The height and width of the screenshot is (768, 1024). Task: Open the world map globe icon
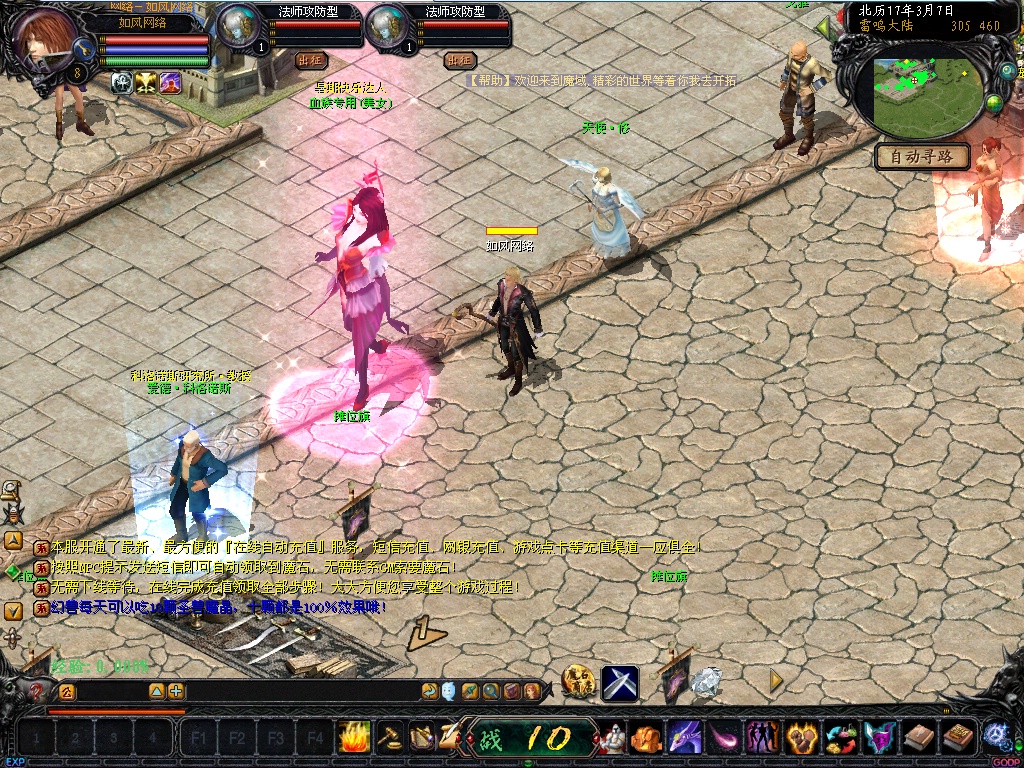click(x=994, y=103)
